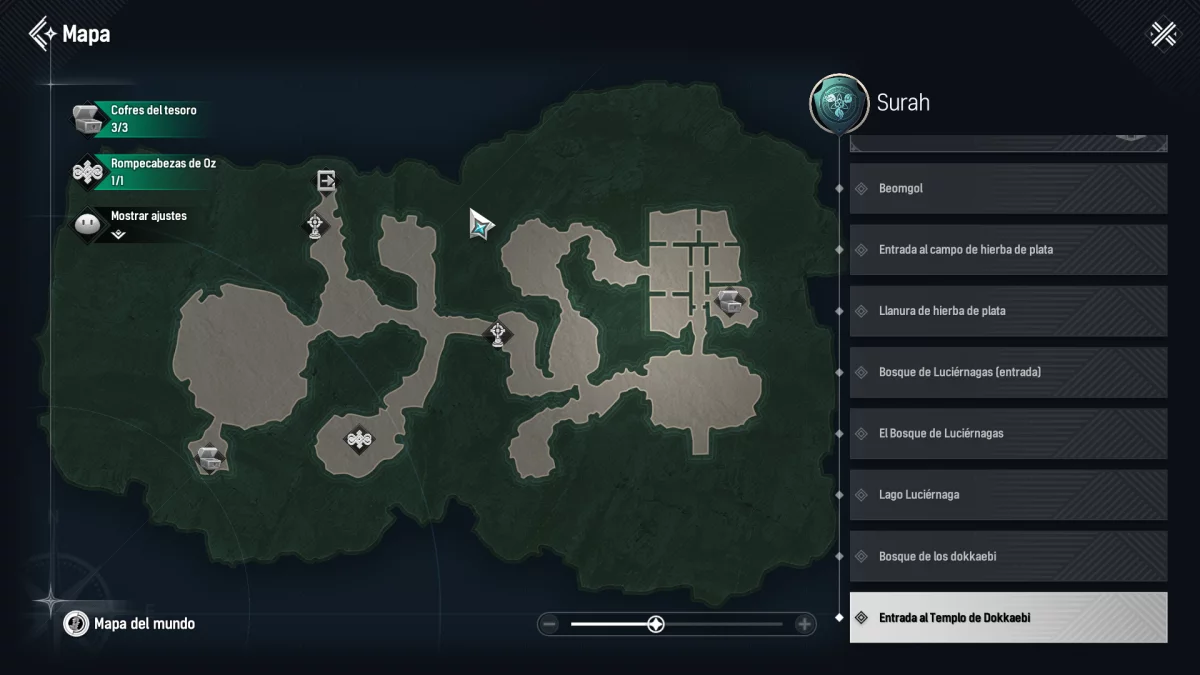Click the Oz puzzle marker on map
This screenshot has height=675, width=1200.
358,438
